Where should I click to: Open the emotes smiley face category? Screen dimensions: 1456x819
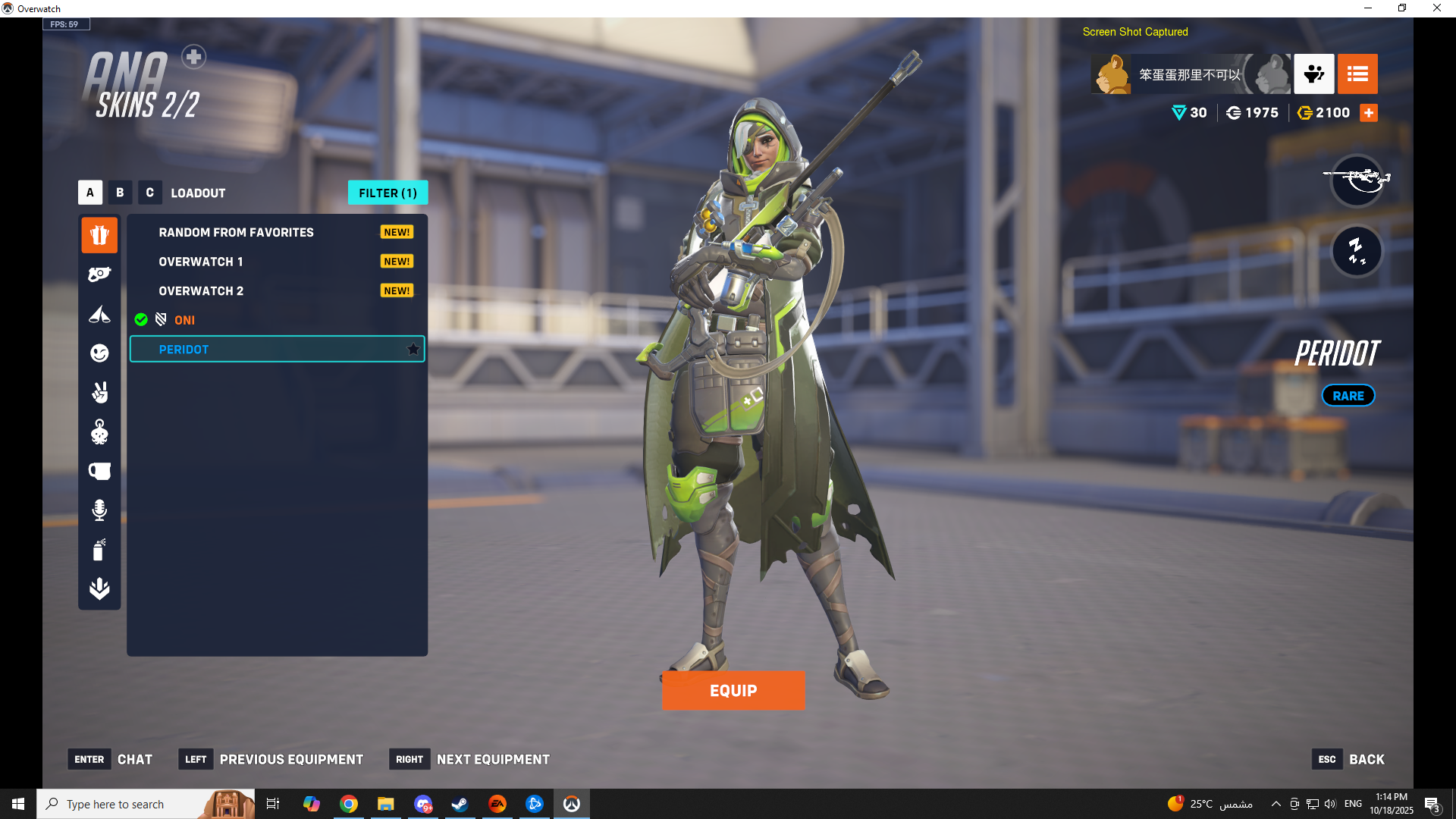[99, 353]
